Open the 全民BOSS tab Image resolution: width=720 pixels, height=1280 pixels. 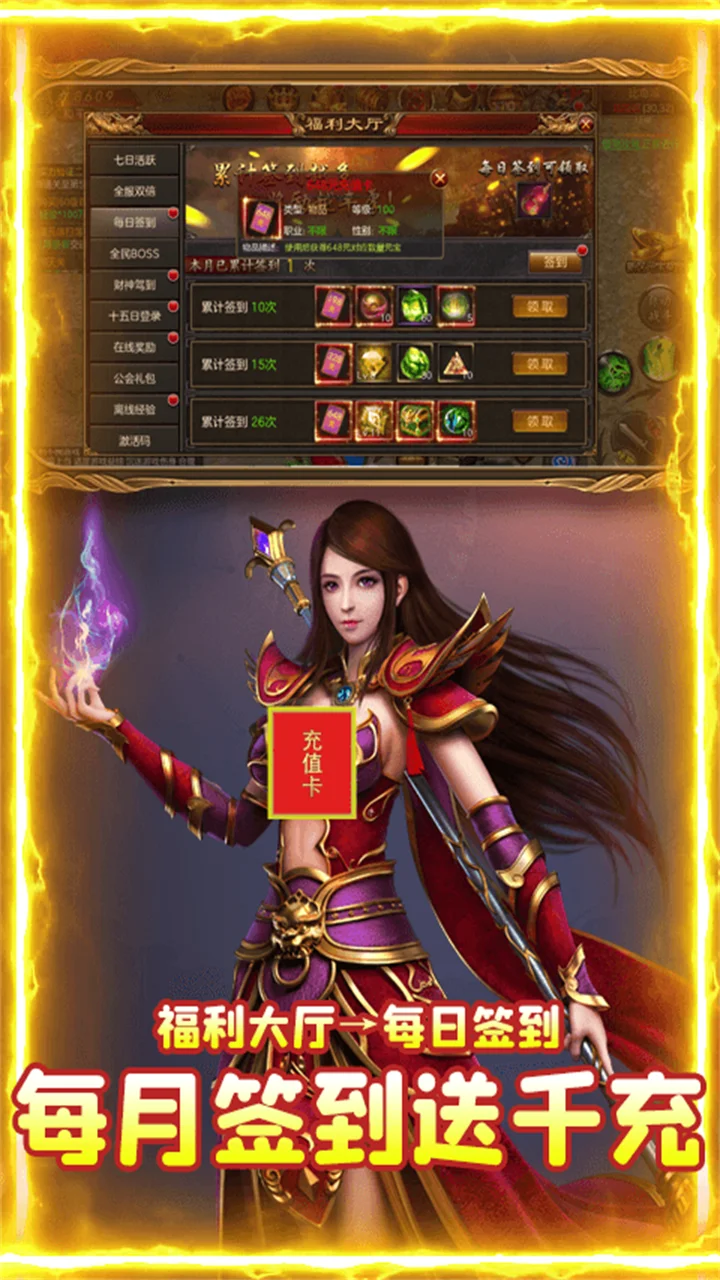pyautogui.click(x=134, y=253)
